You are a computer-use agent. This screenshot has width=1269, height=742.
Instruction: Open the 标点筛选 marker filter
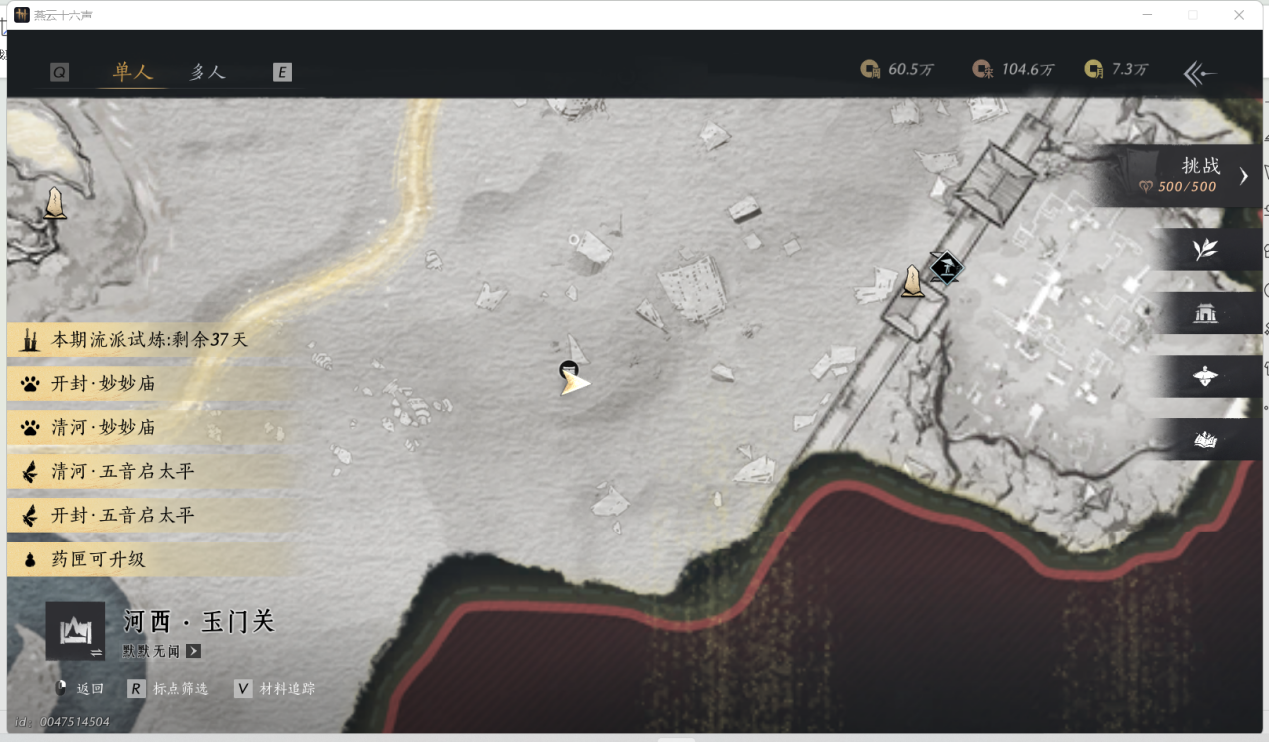click(x=168, y=689)
